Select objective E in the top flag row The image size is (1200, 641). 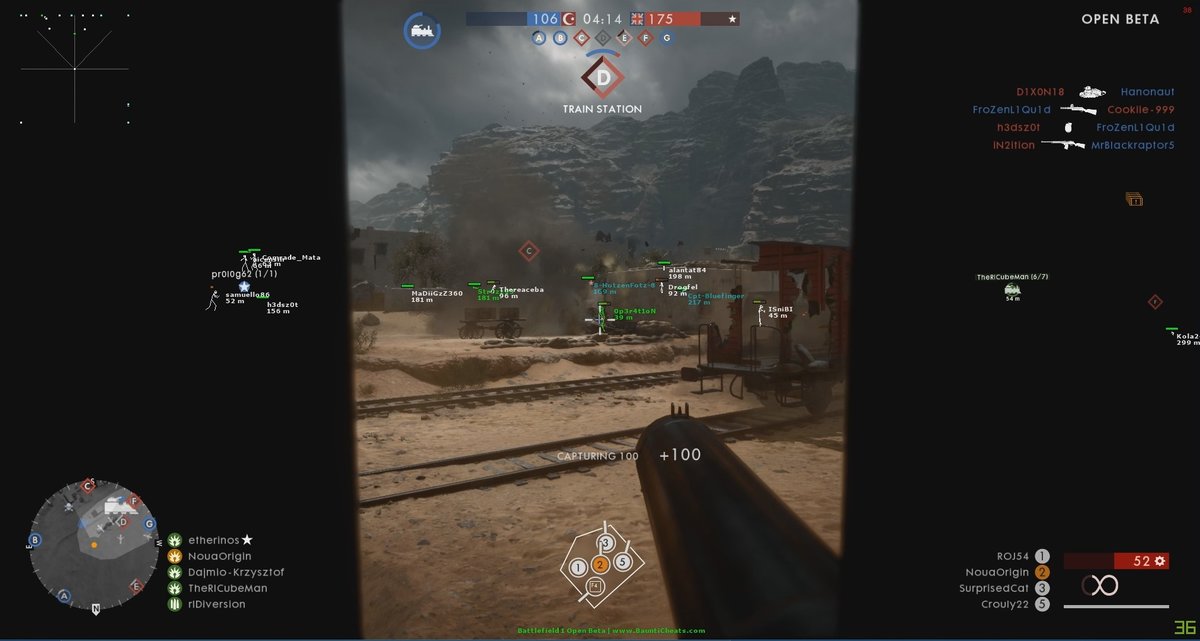point(624,38)
